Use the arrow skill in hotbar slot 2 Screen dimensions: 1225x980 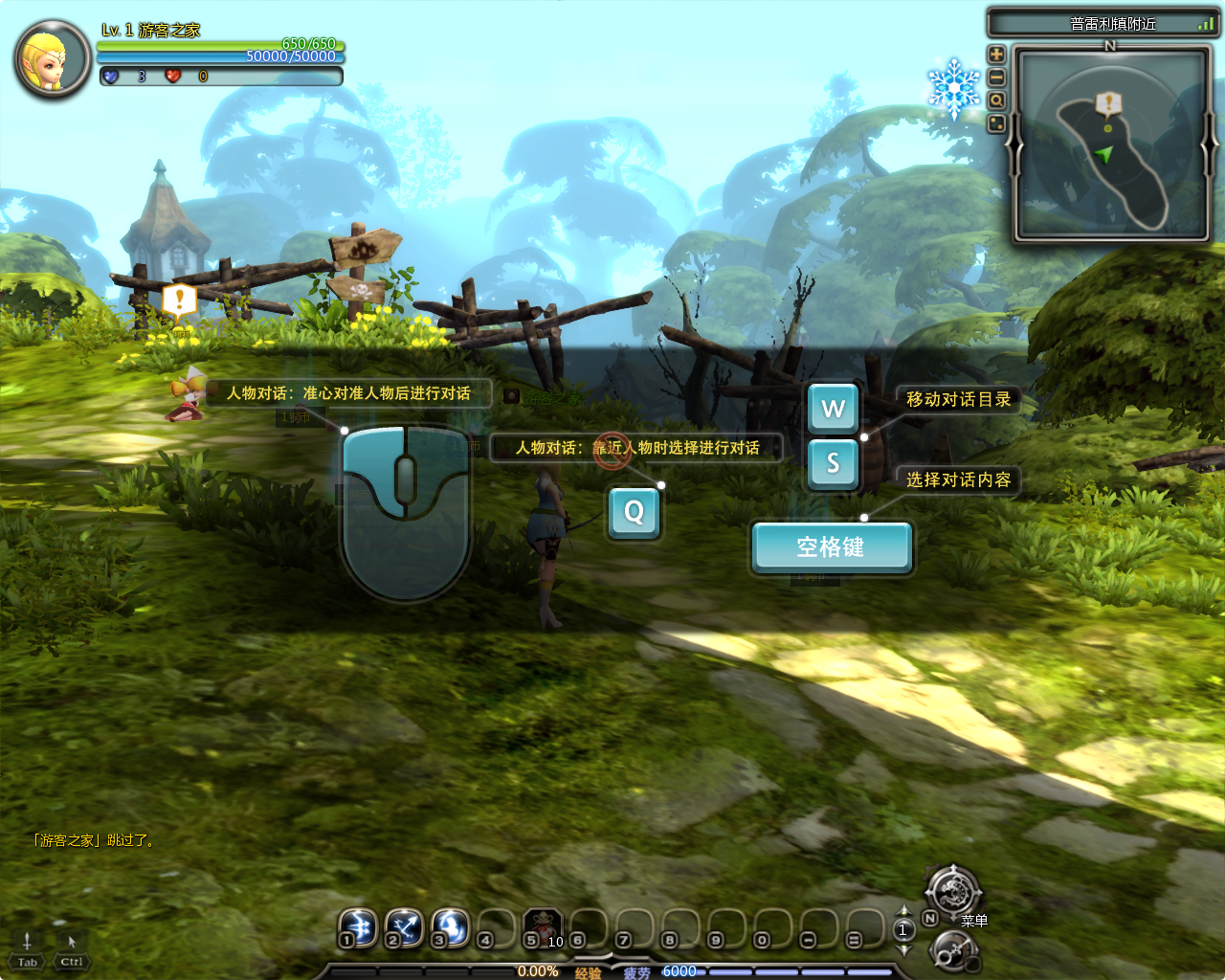pos(404,926)
